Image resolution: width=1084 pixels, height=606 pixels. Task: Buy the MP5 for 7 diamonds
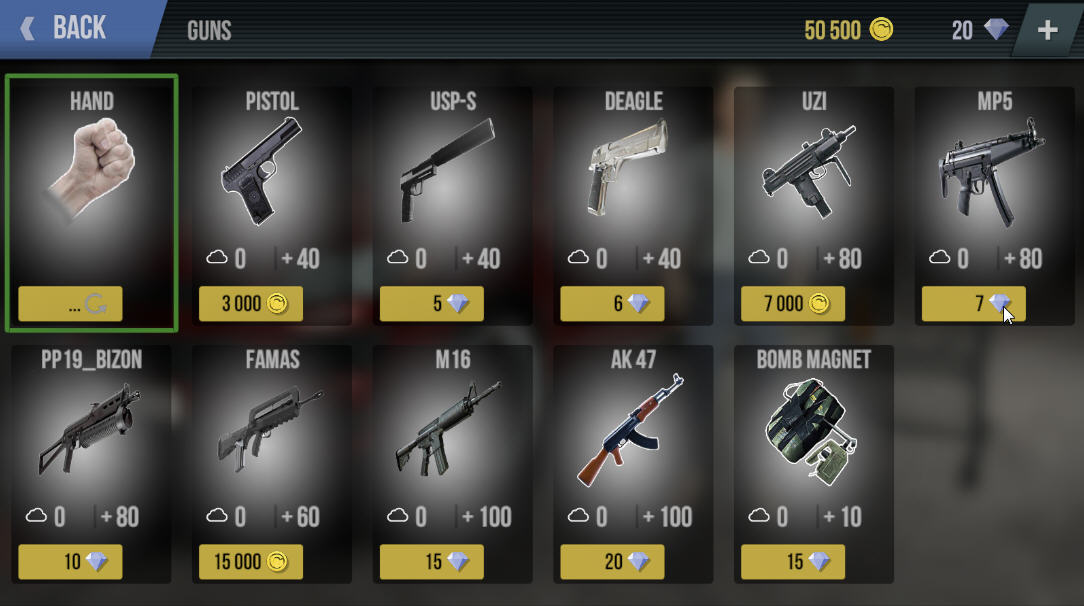tap(973, 304)
